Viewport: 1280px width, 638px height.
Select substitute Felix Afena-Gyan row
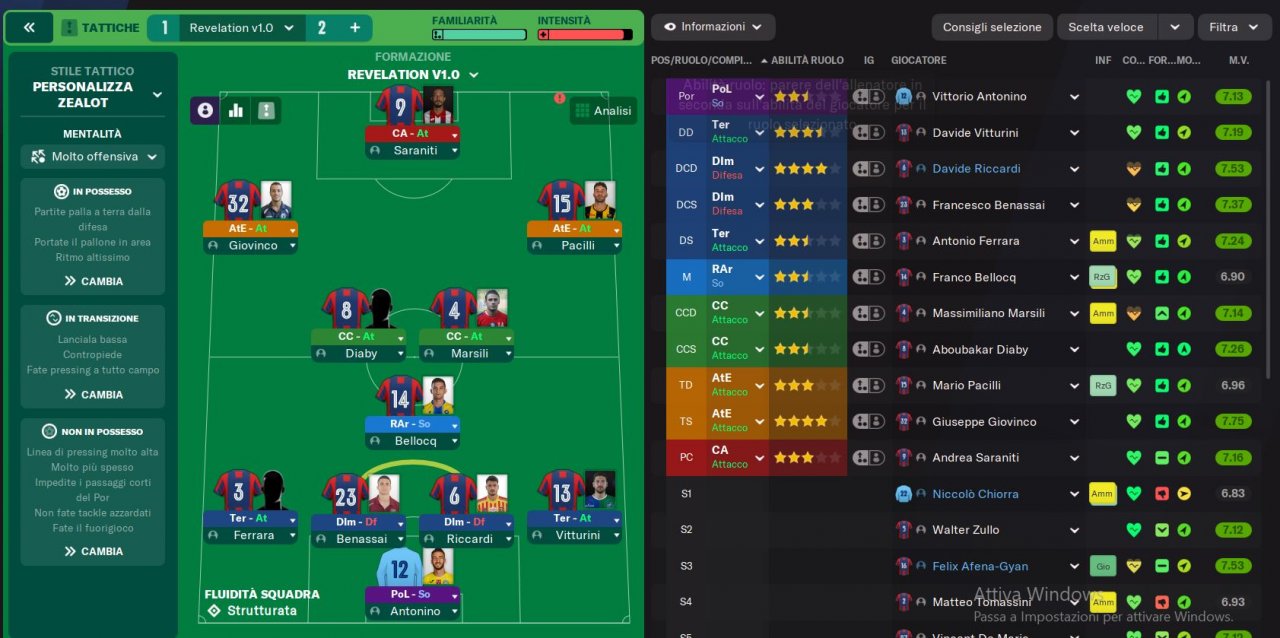(981, 566)
